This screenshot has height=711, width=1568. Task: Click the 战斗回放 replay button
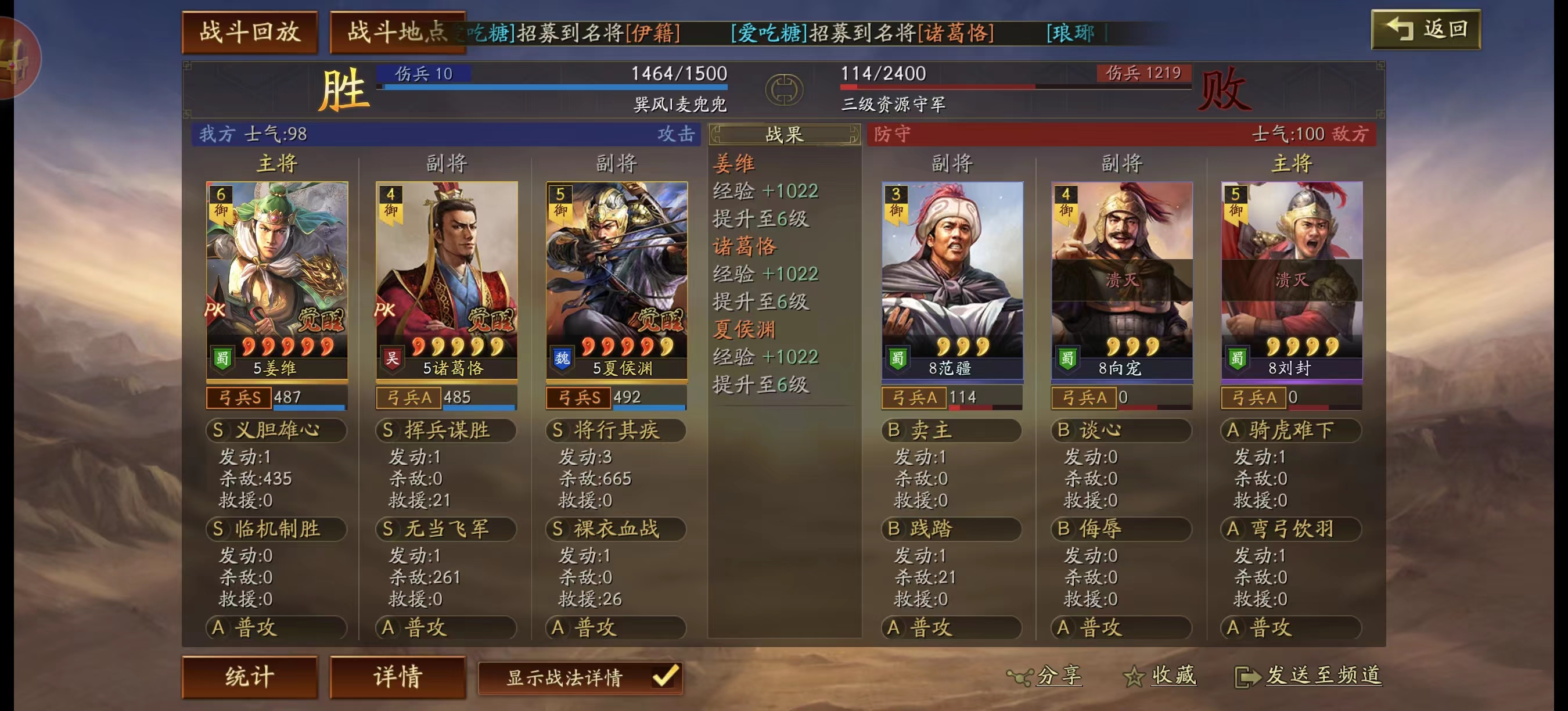pyautogui.click(x=251, y=28)
